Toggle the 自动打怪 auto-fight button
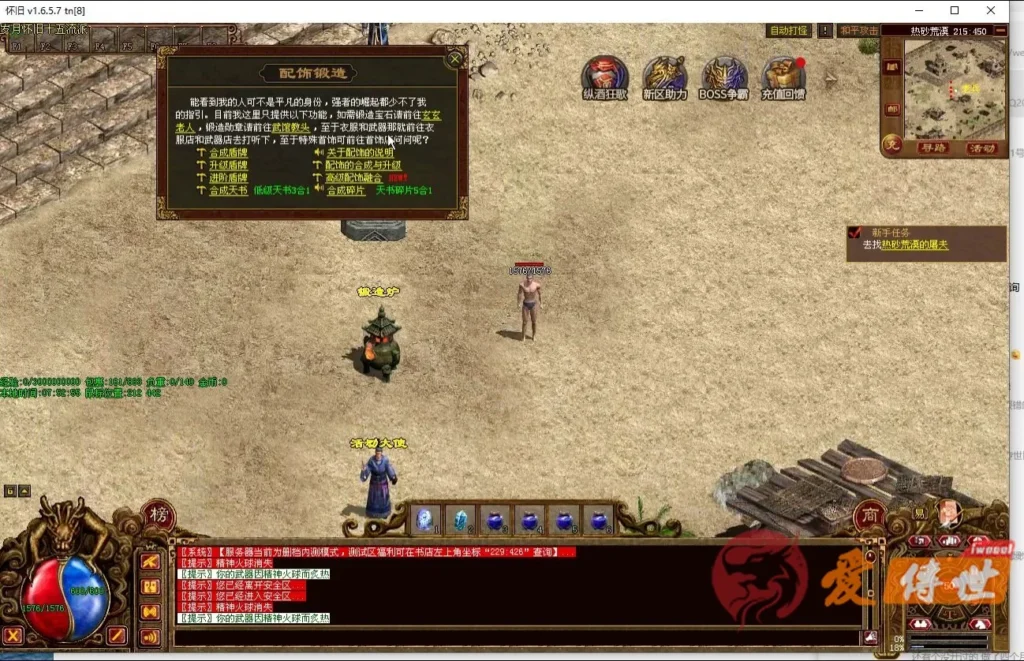The image size is (1024, 661). point(788,31)
